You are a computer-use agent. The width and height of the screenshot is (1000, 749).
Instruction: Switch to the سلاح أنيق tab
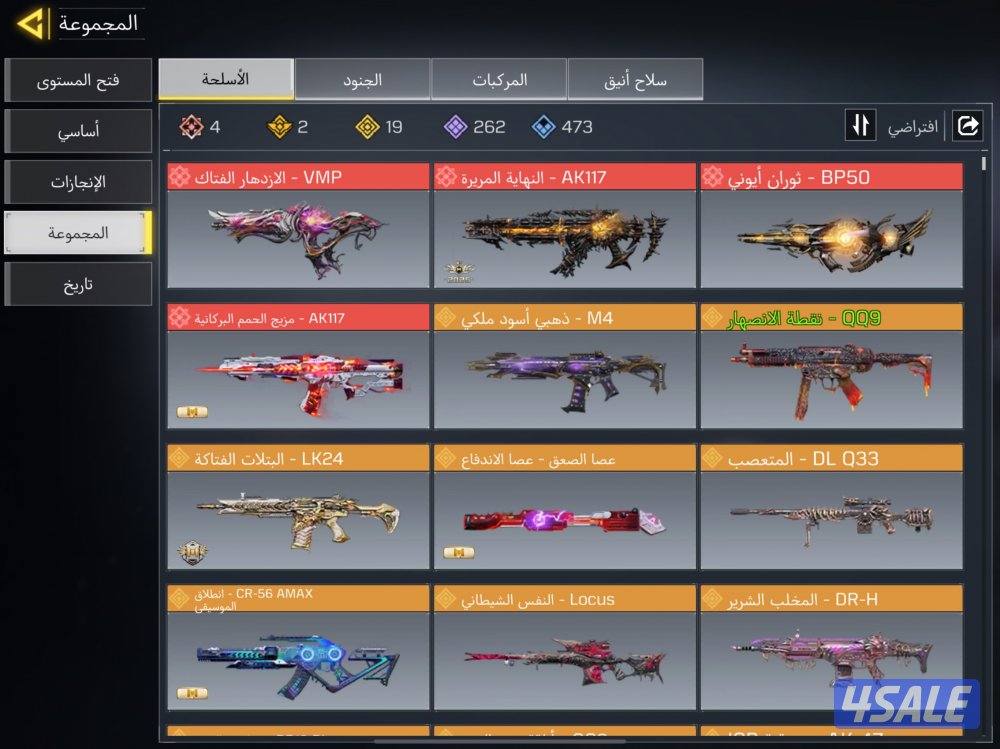click(x=635, y=79)
